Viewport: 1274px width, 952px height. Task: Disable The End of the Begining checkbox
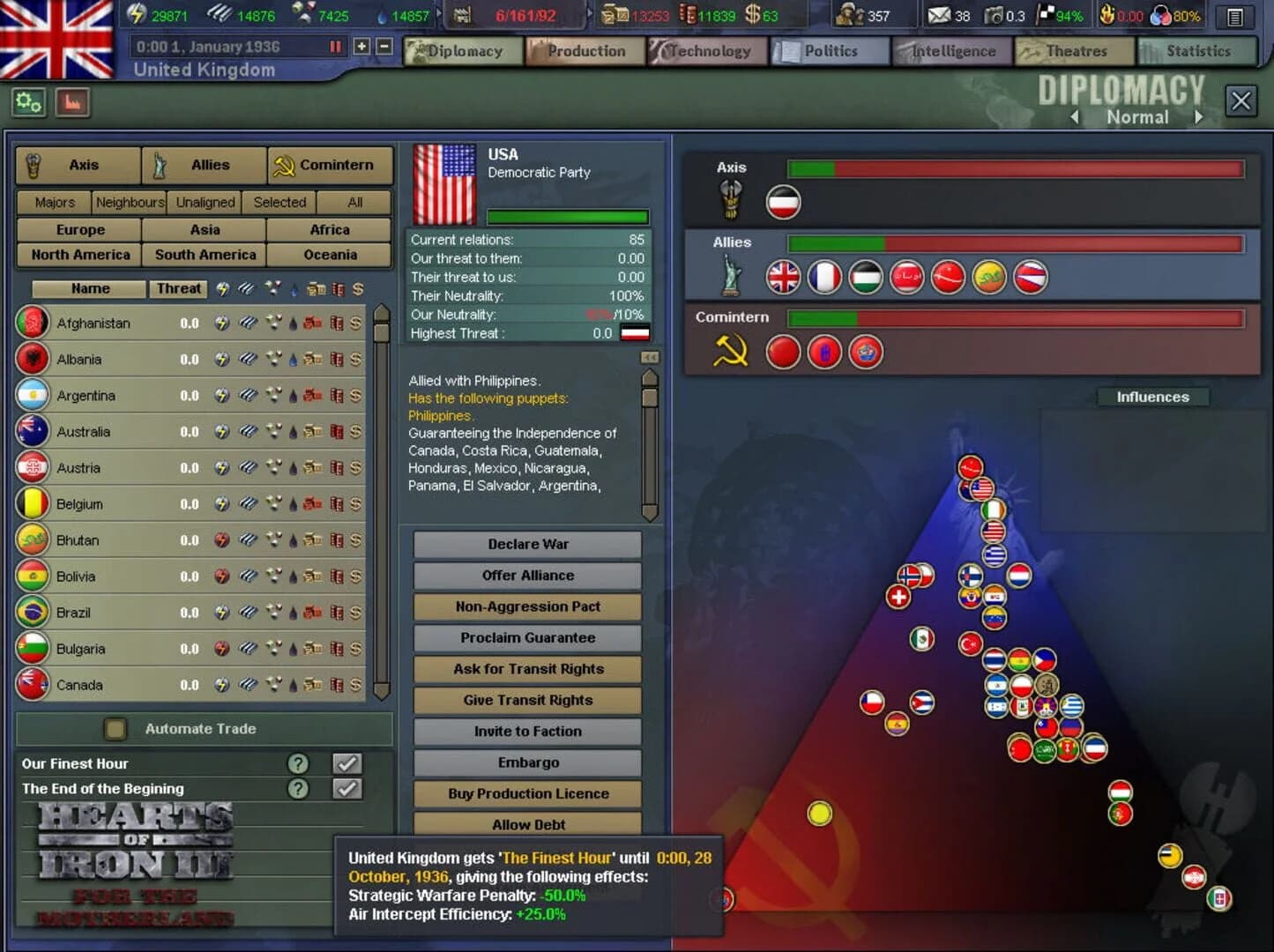click(346, 789)
